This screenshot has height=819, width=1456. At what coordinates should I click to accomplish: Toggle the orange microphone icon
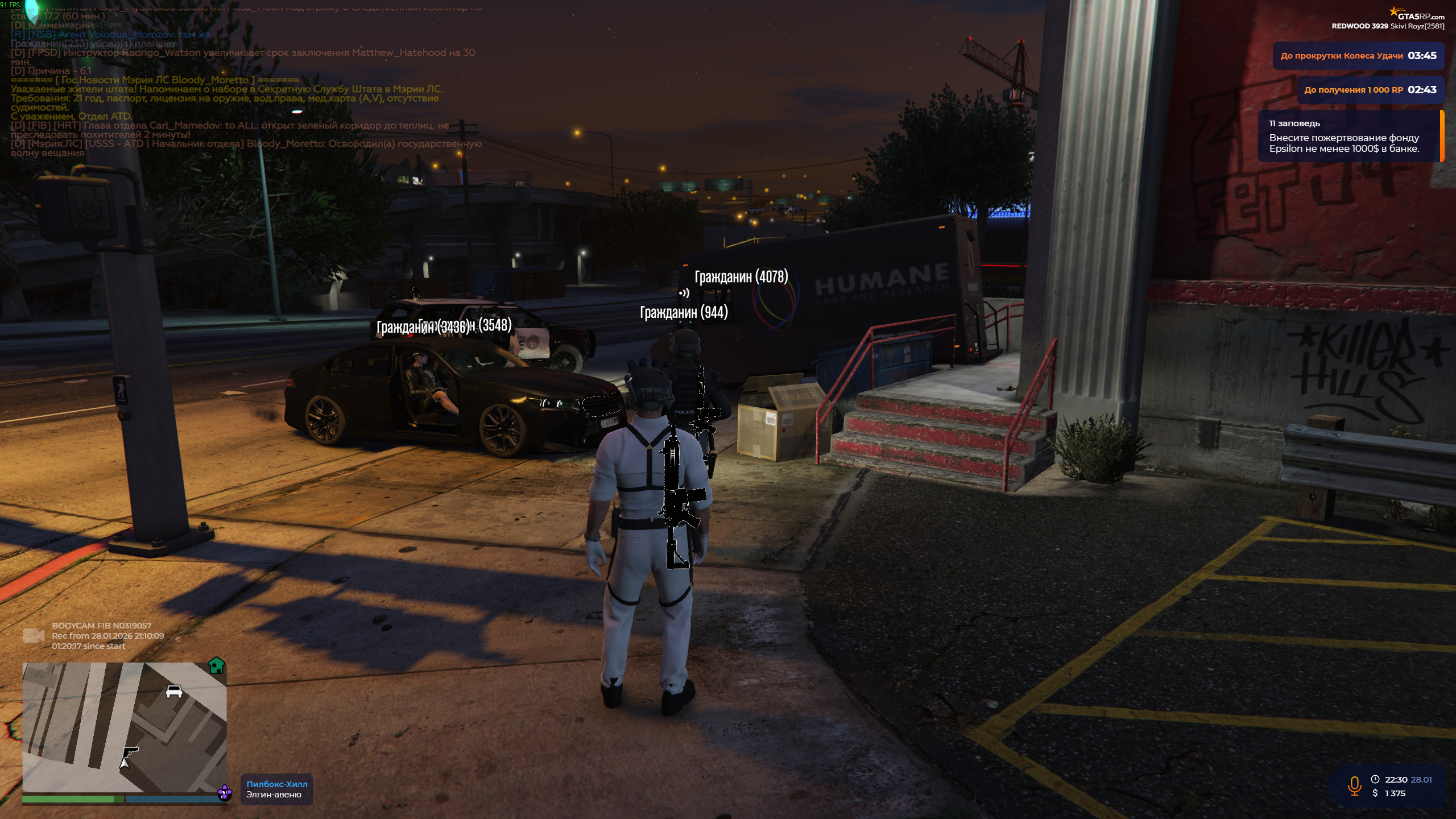tap(1354, 787)
